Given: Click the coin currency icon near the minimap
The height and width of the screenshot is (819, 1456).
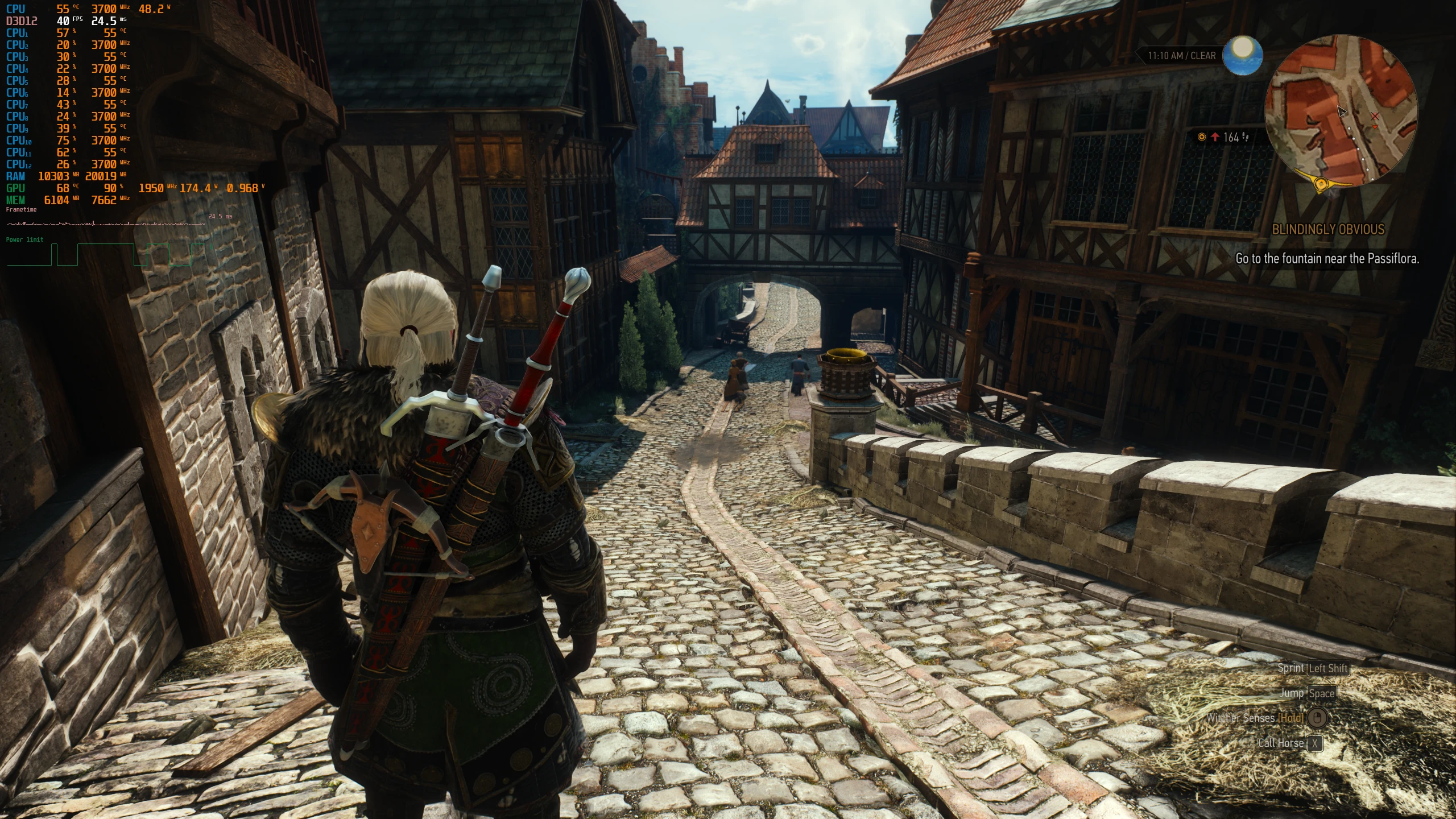Looking at the screenshot, I should click(1202, 137).
